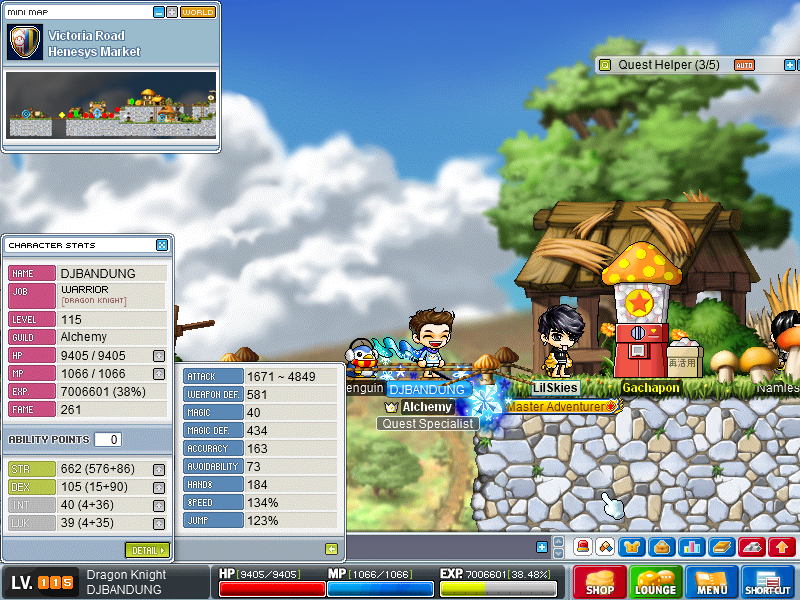Screen dimensions: 800x600
Task: Open the Shortcut panel
Action: click(x=768, y=583)
